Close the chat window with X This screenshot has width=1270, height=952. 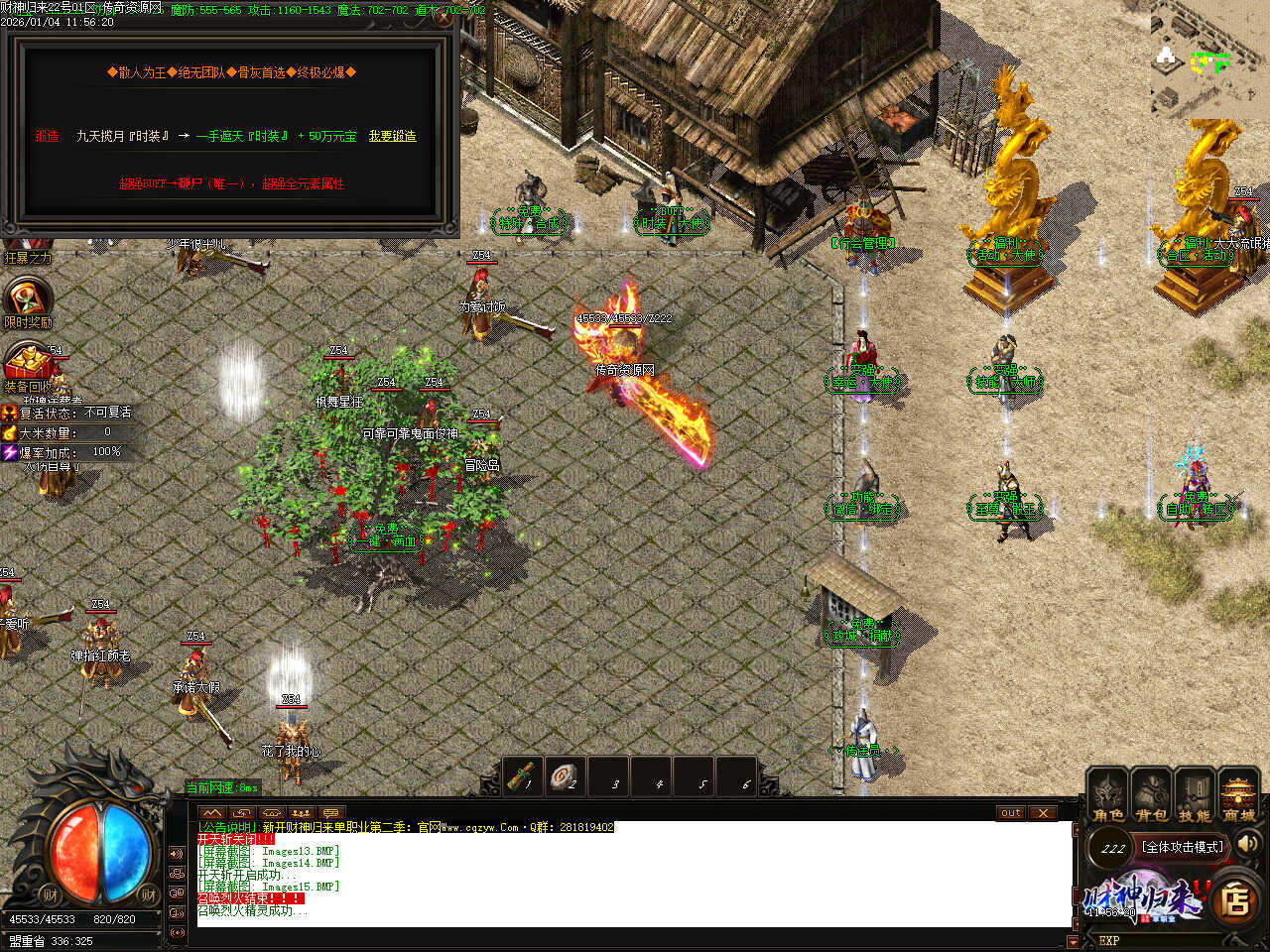pyautogui.click(x=1042, y=813)
